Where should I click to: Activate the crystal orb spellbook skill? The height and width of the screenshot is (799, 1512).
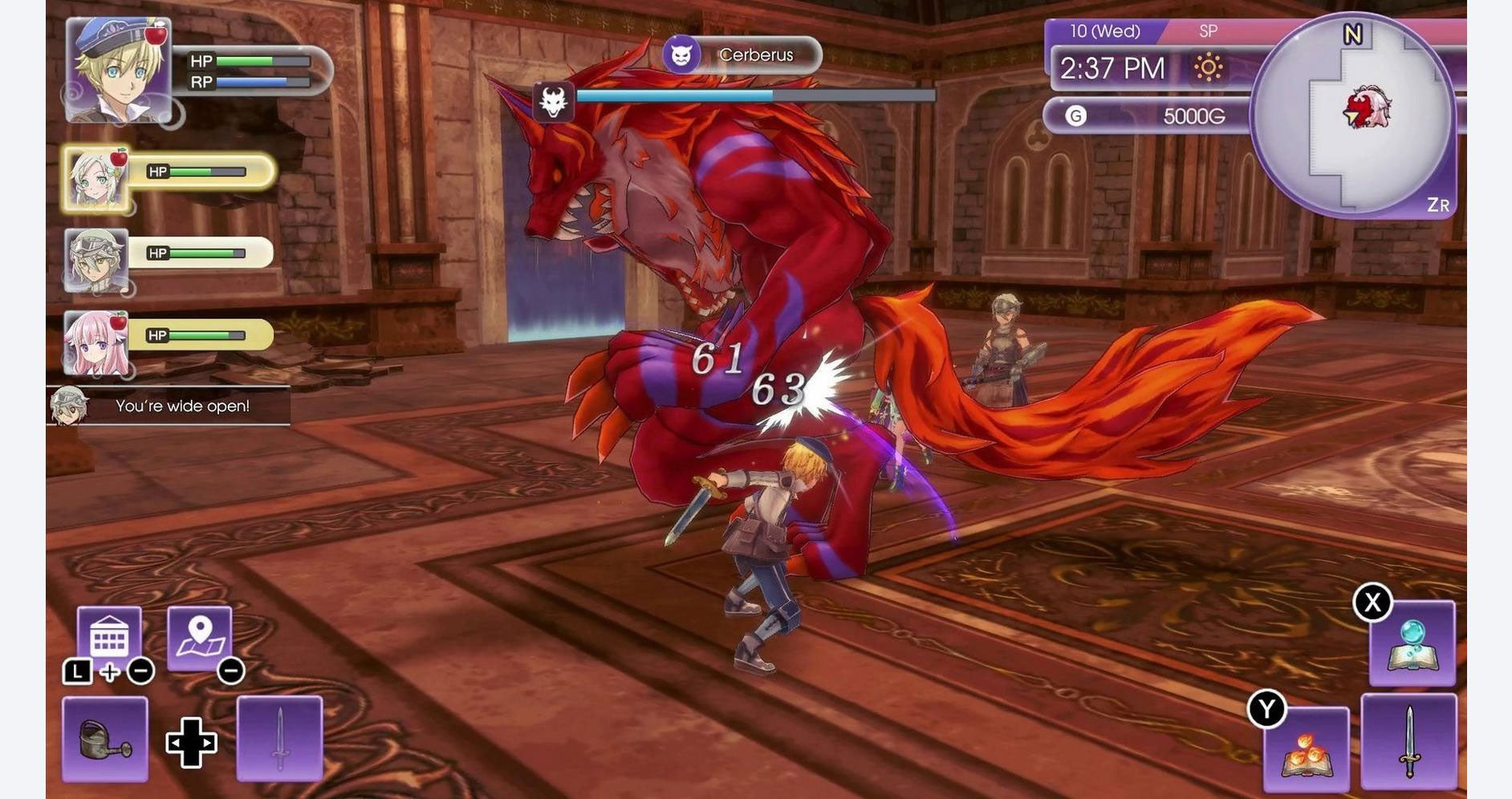1412,644
